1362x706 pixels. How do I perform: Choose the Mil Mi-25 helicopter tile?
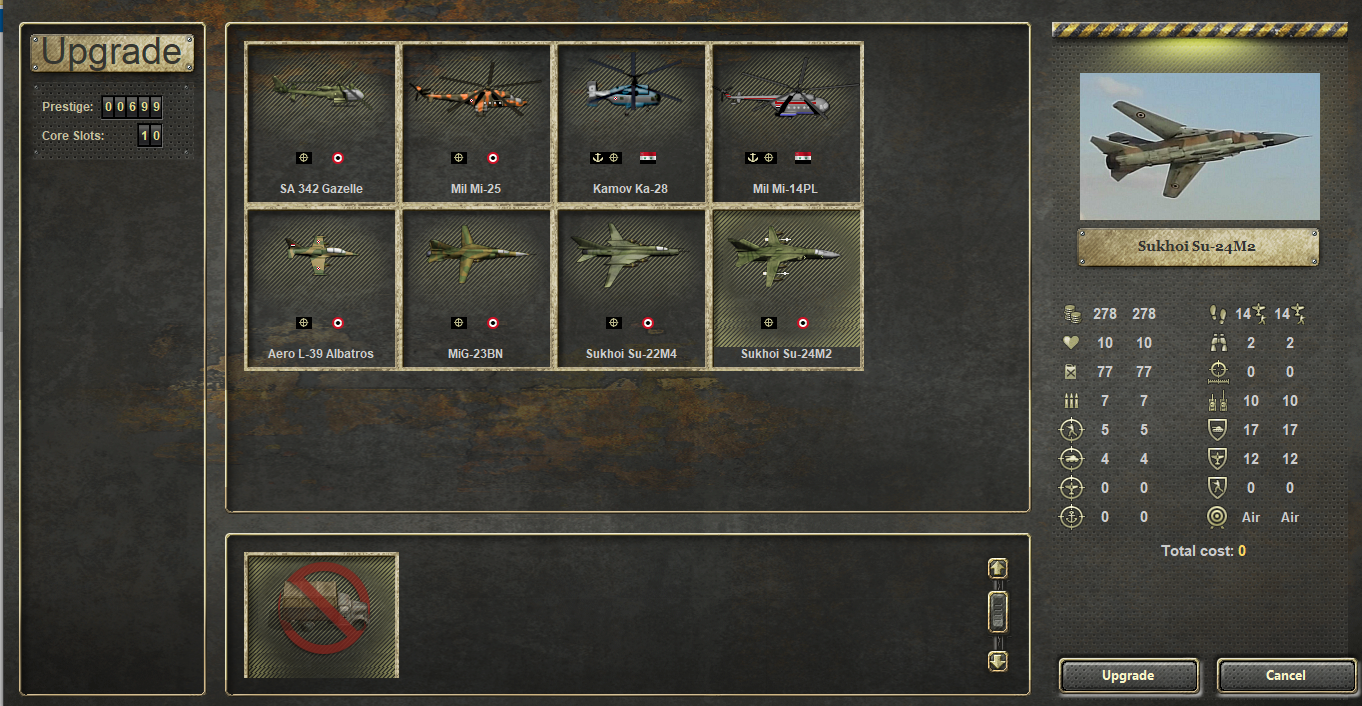pyautogui.click(x=476, y=123)
